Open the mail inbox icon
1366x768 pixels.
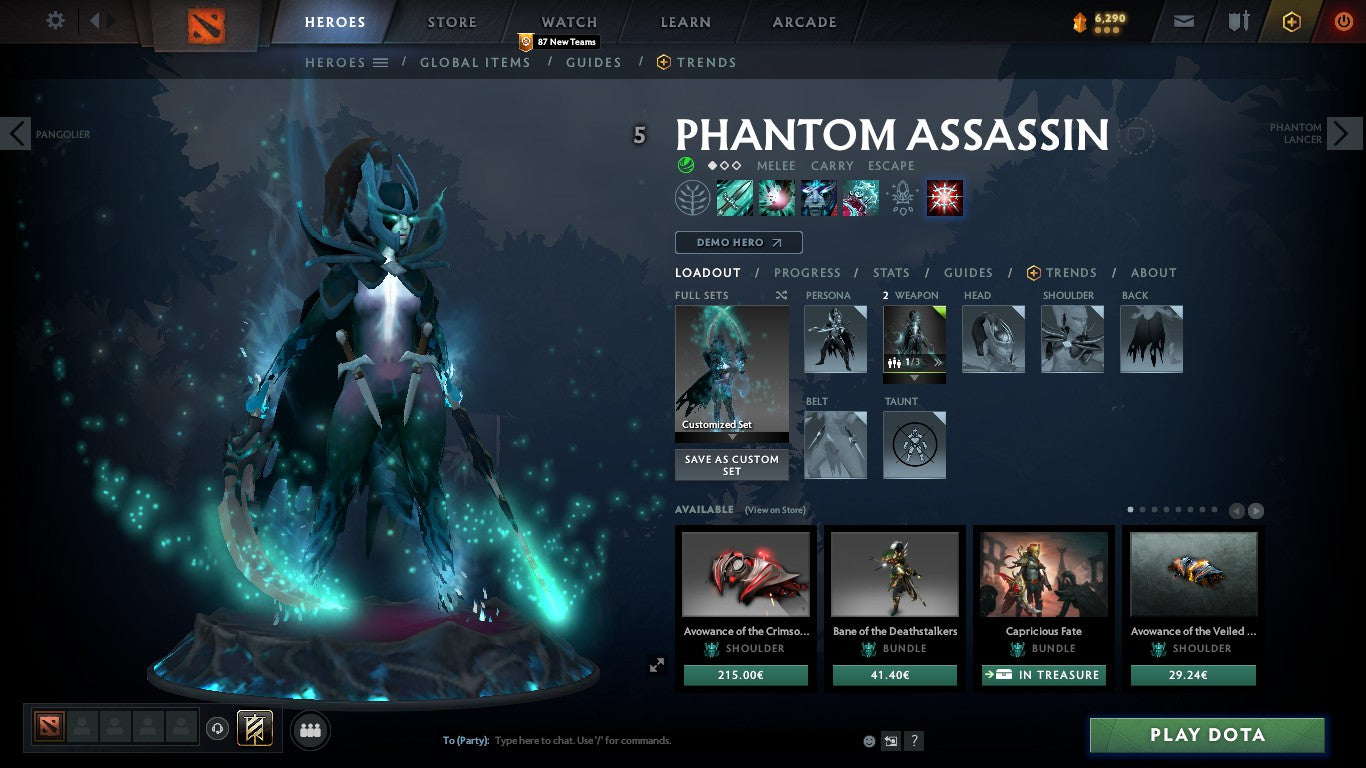point(1183,20)
